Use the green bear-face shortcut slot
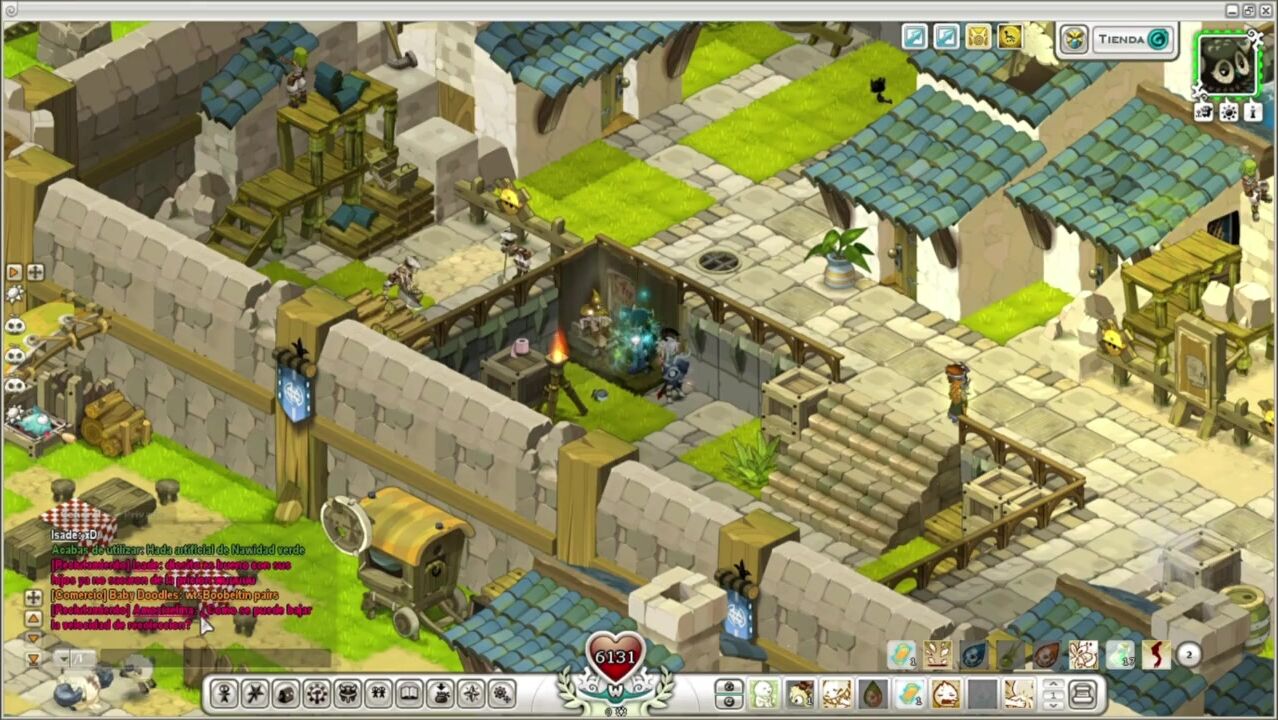The height and width of the screenshot is (720, 1278). point(764,693)
